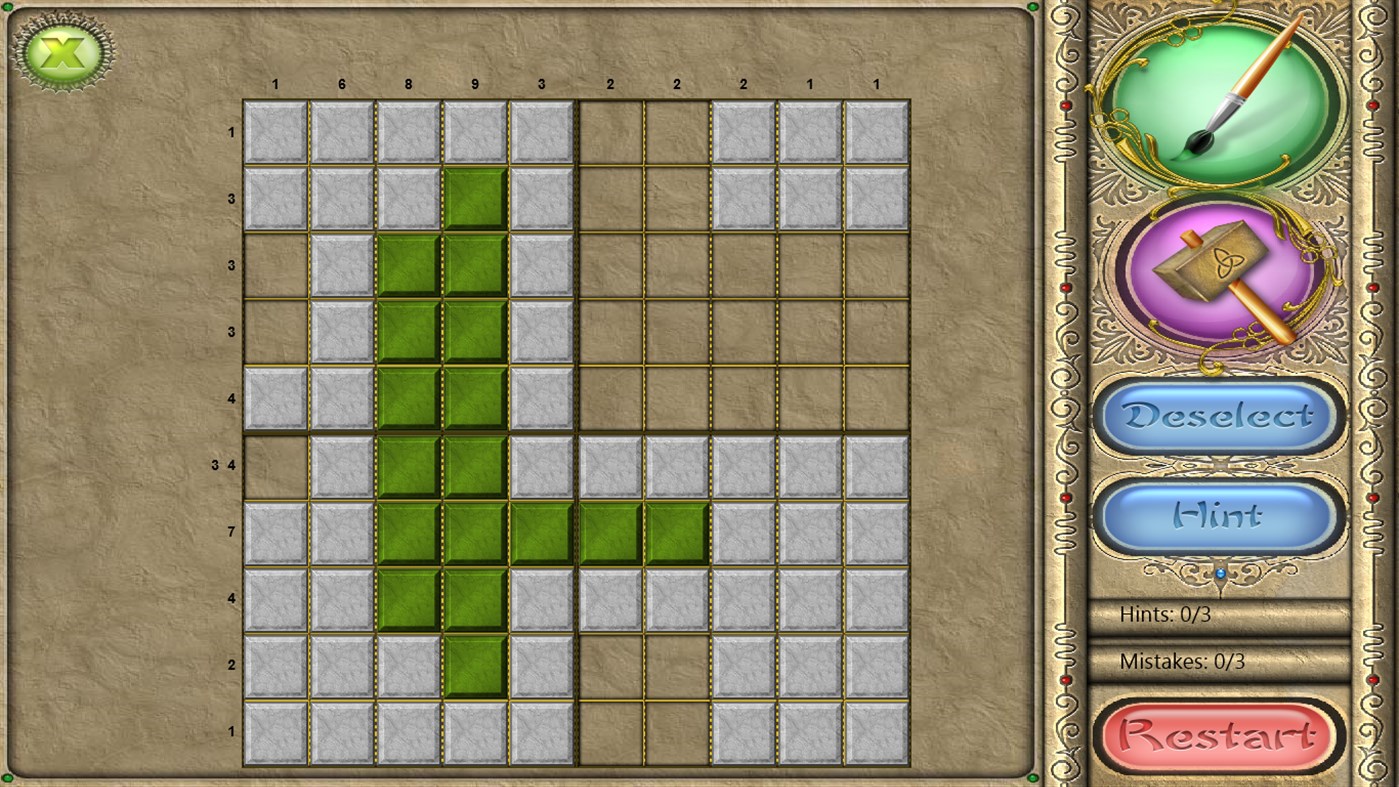Click the column header numbered 6
Viewport: 1399px width, 787px height.
coord(341,85)
